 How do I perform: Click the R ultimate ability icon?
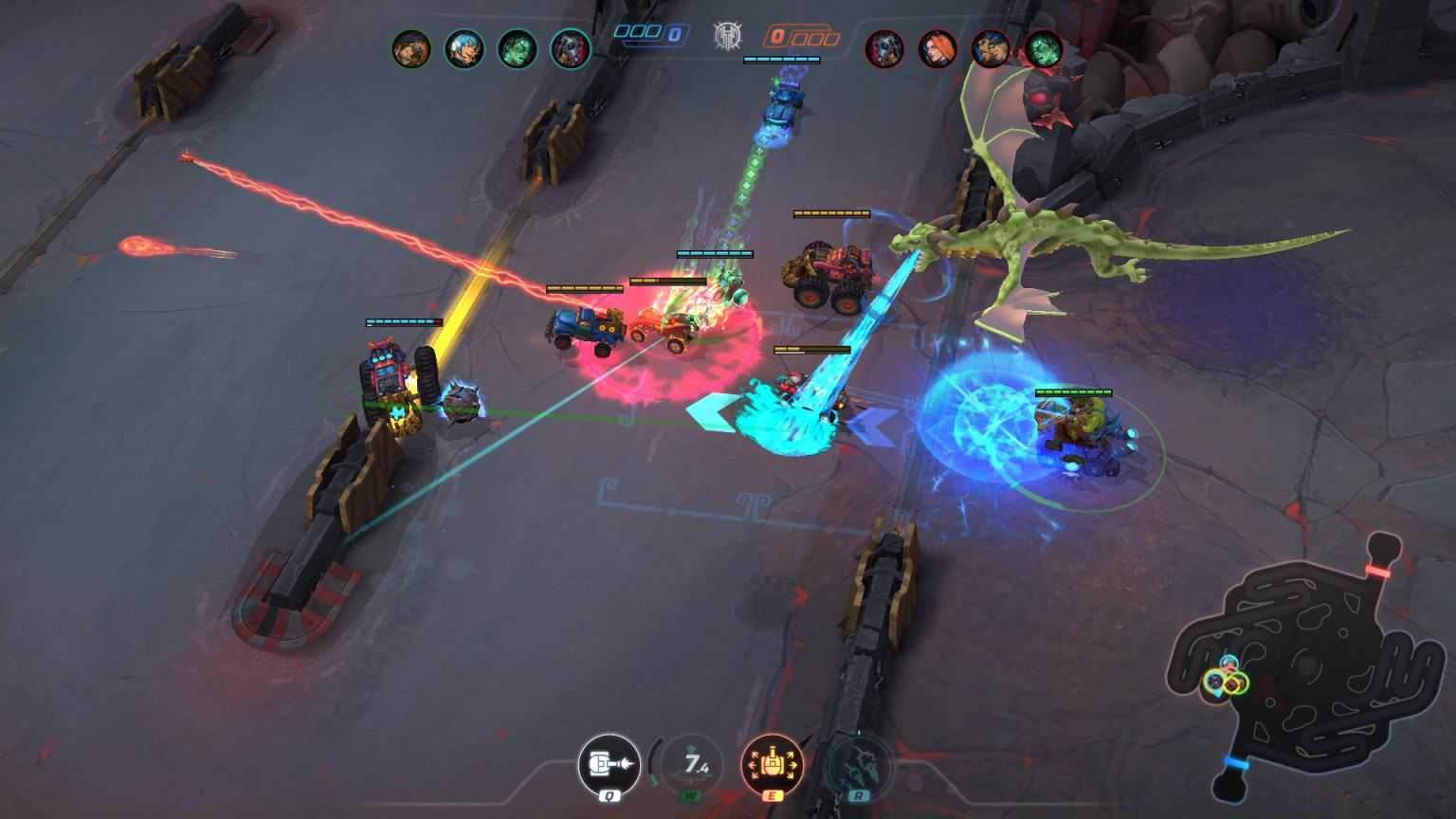[x=858, y=765]
